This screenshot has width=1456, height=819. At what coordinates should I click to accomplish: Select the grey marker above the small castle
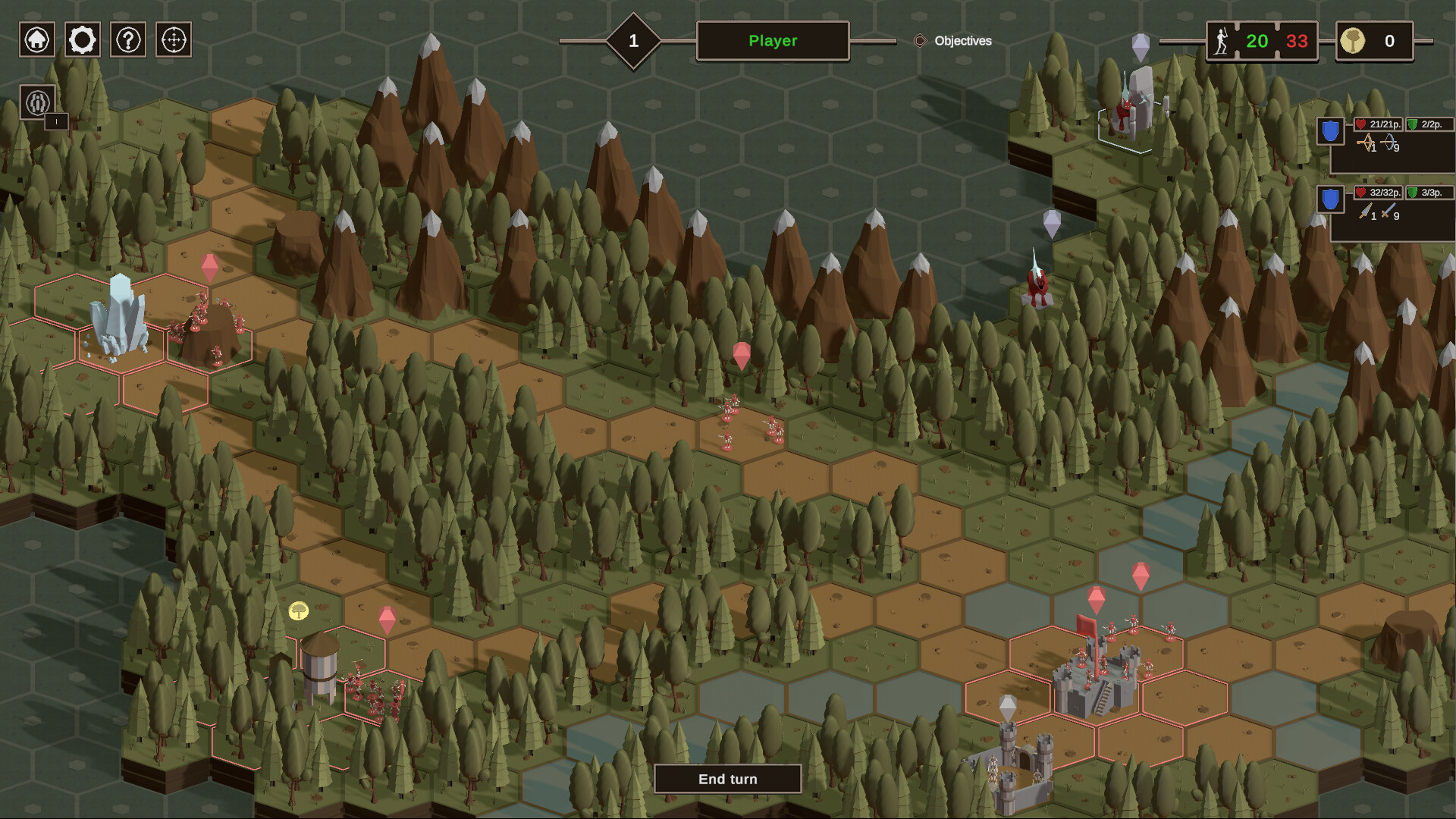1007,708
